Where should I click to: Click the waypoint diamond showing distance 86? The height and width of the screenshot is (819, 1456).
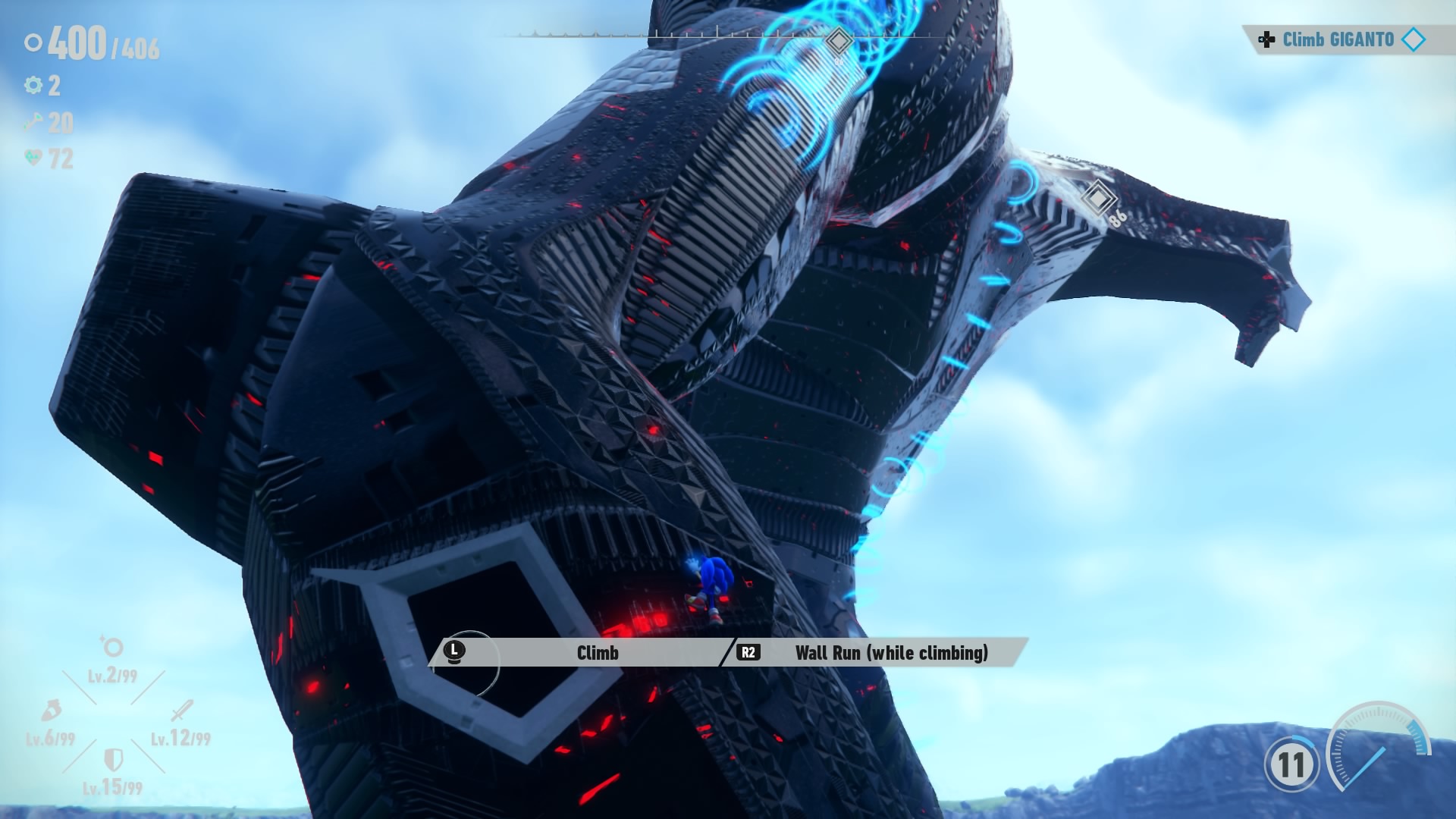click(x=1097, y=198)
